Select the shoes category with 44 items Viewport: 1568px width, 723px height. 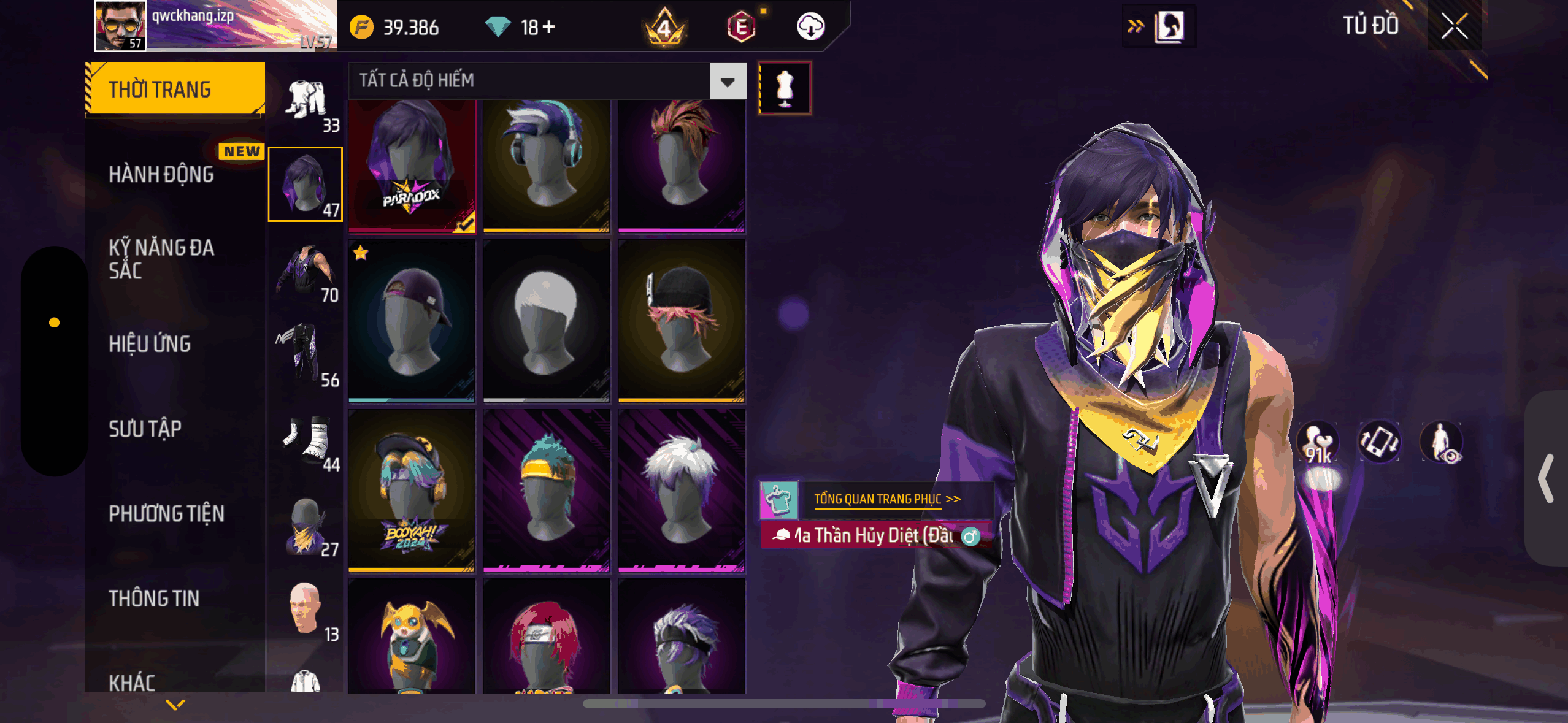pos(306,440)
